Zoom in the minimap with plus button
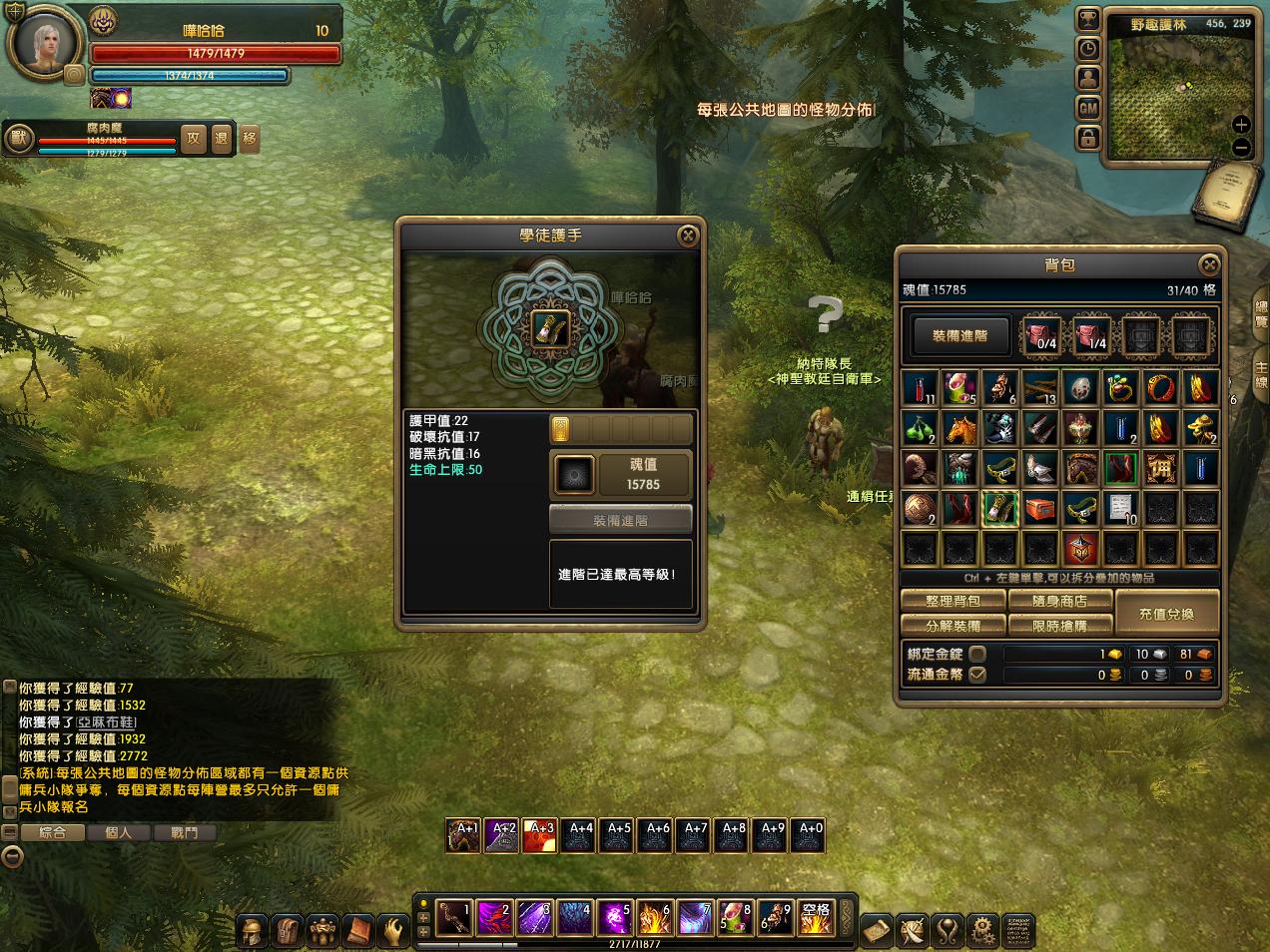This screenshot has height=952, width=1270. click(x=1241, y=125)
